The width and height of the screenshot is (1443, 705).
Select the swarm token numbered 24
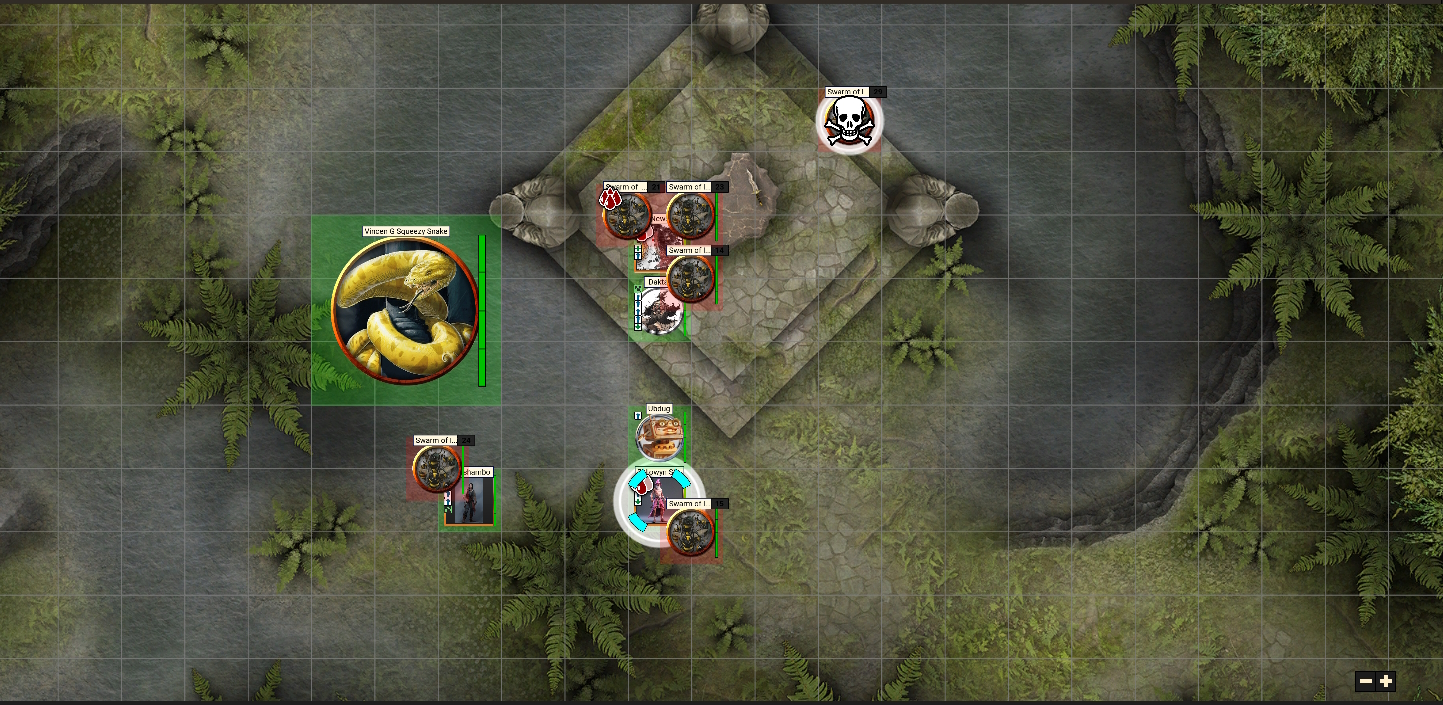pos(437,469)
